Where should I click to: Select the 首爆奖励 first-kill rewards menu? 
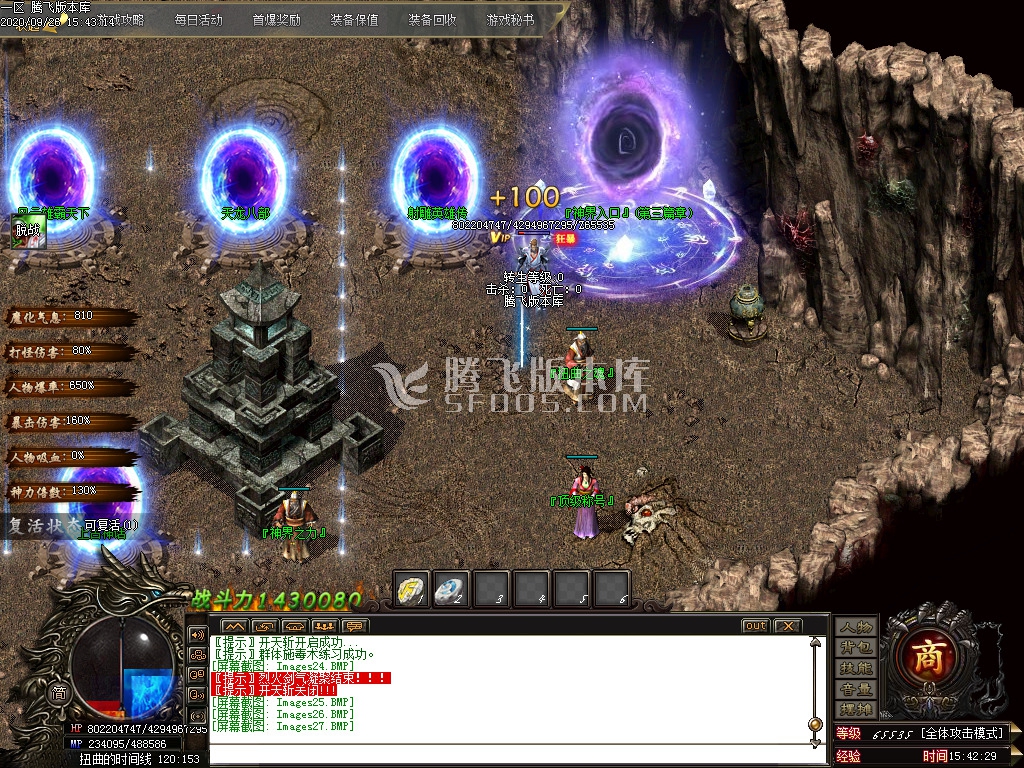pyautogui.click(x=277, y=19)
